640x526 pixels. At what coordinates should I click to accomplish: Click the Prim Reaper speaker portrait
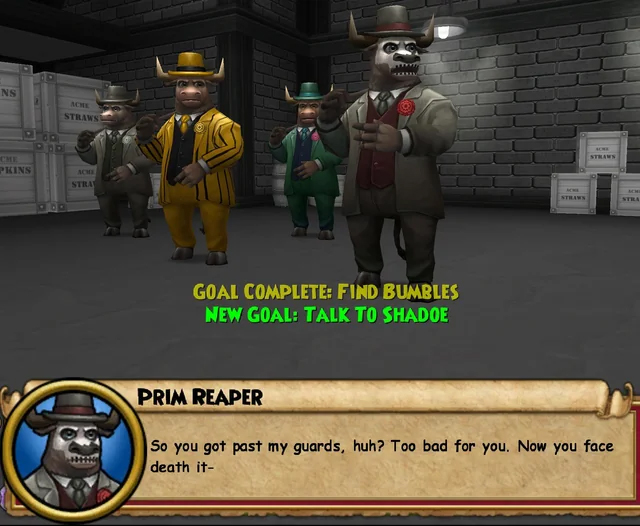70,449
